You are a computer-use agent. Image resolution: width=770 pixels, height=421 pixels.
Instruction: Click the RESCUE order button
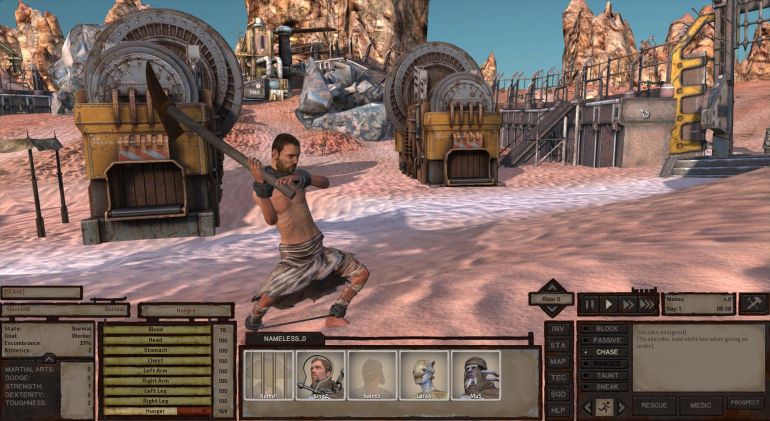coord(653,405)
